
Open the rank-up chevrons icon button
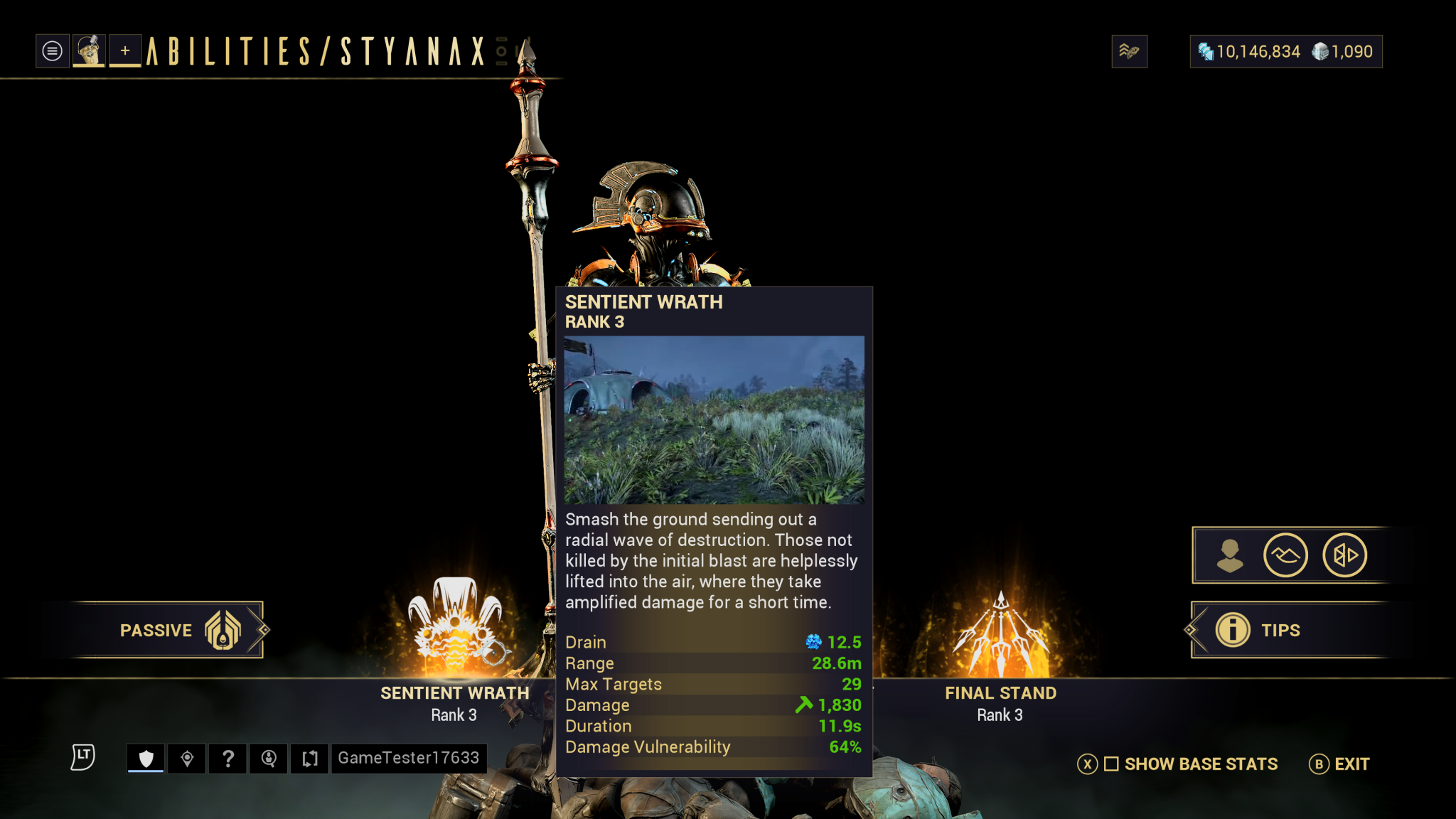click(1129, 51)
